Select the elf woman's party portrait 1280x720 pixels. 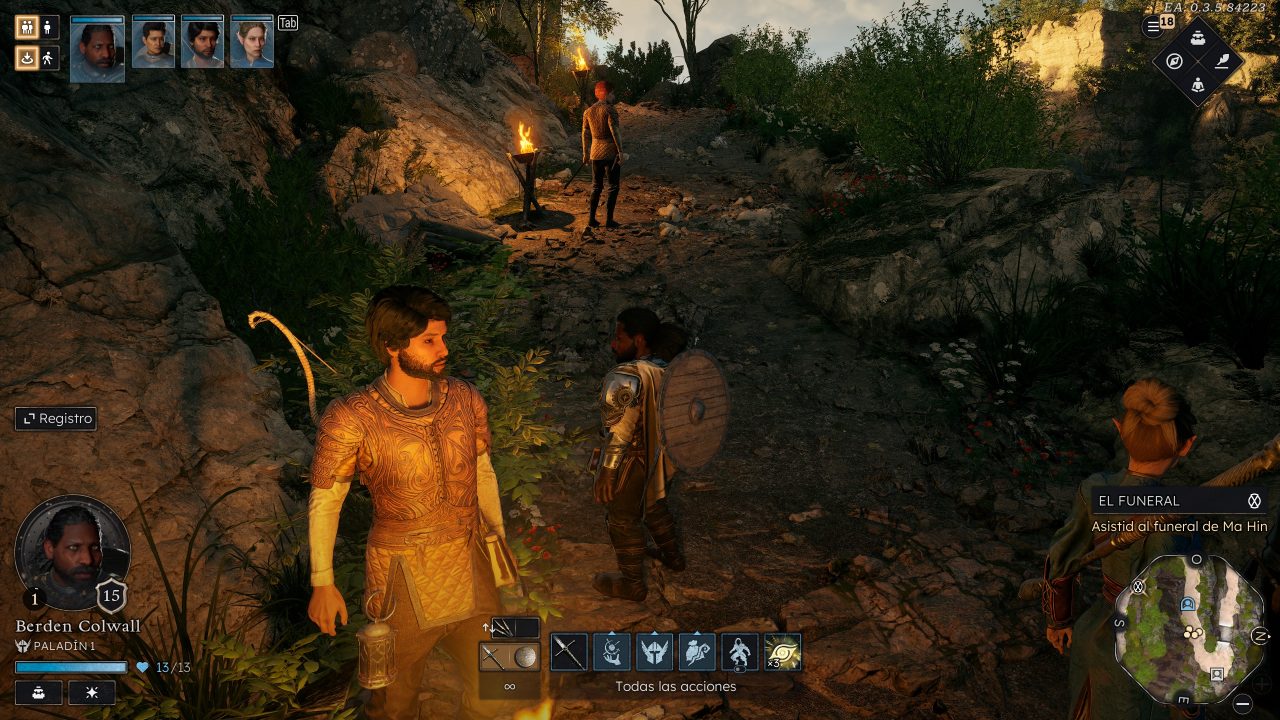[x=252, y=43]
